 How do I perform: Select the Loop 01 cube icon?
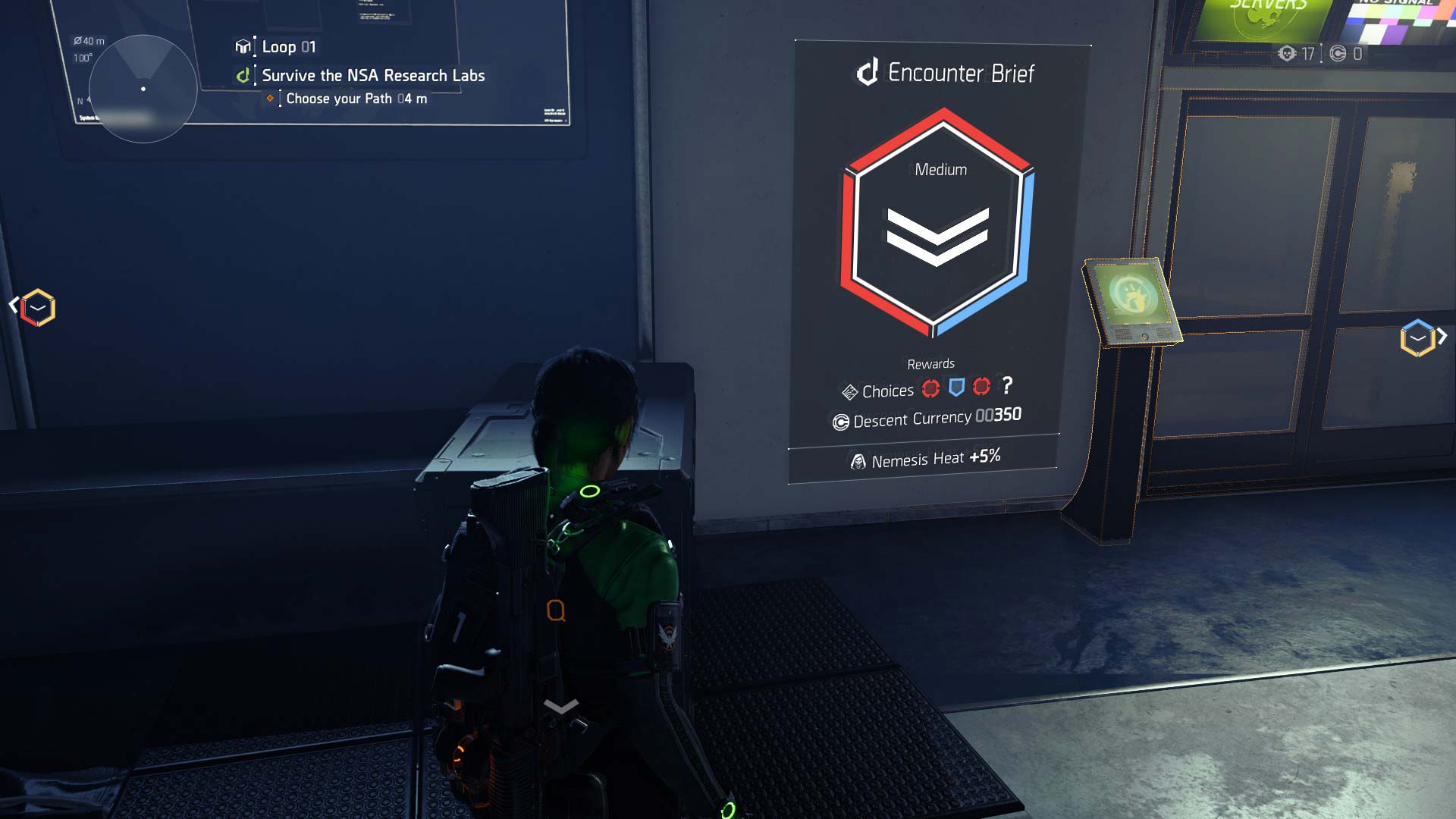[x=241, y=46]
